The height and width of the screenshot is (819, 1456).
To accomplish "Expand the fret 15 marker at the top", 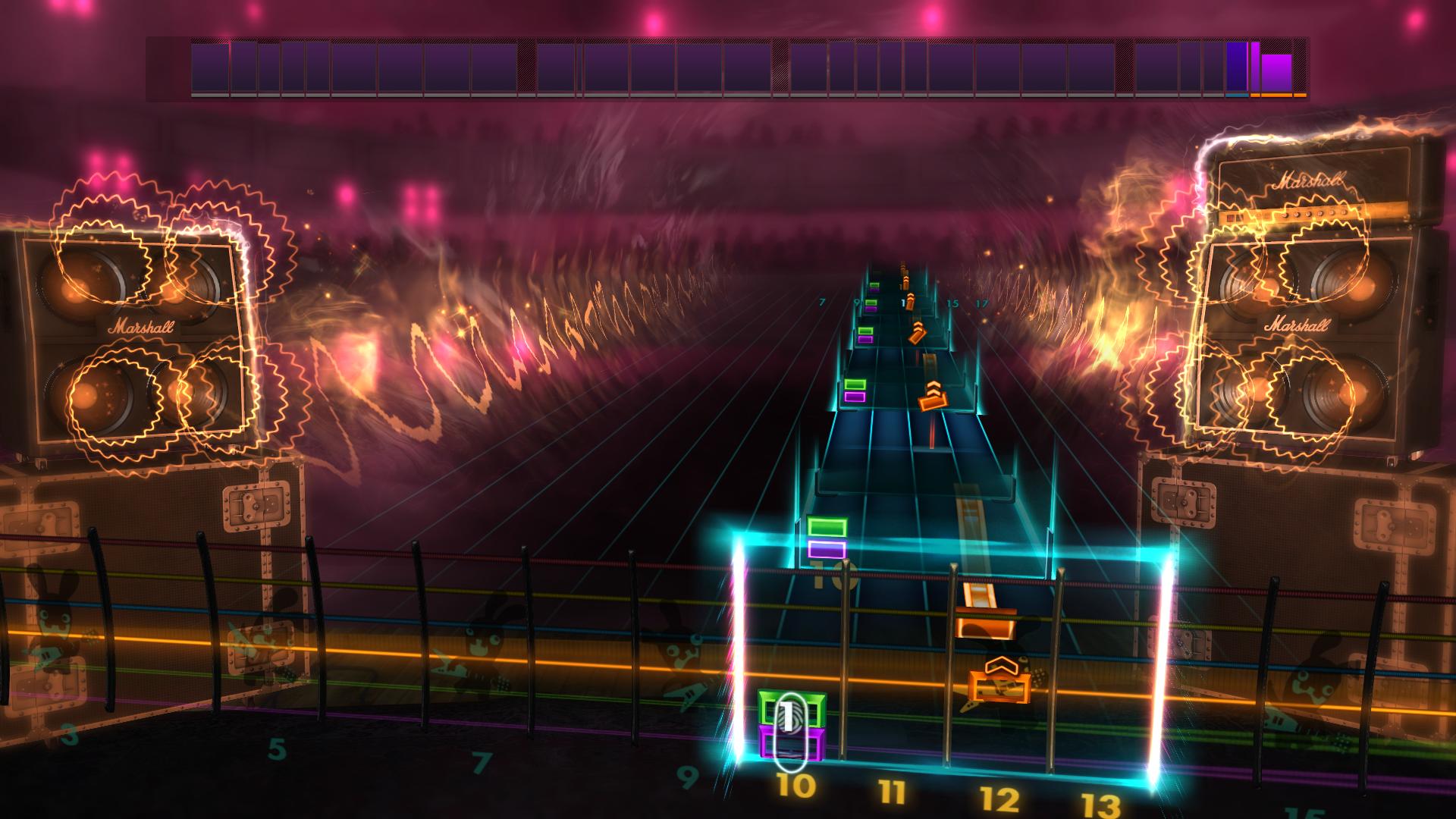I will (953, 302).
